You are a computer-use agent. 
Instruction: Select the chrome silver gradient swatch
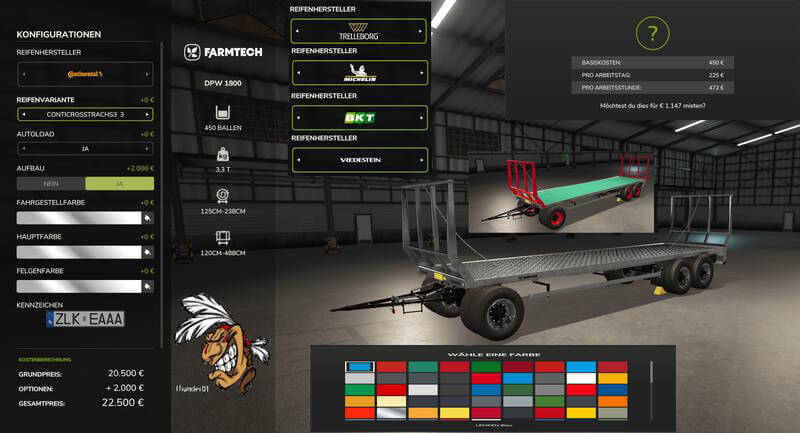pyautogui.click(x=391, y=412)
